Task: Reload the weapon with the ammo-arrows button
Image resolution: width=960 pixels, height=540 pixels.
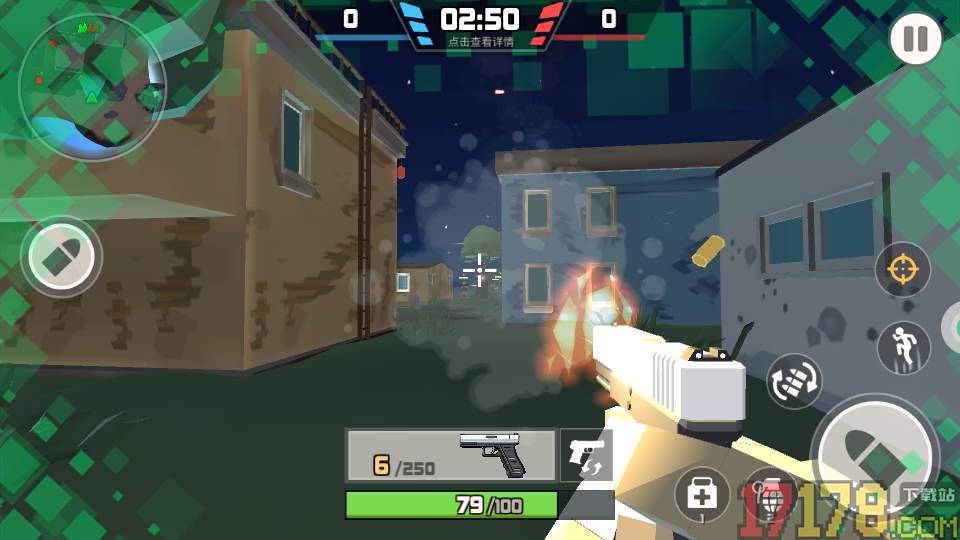Action: pos(794,381)
